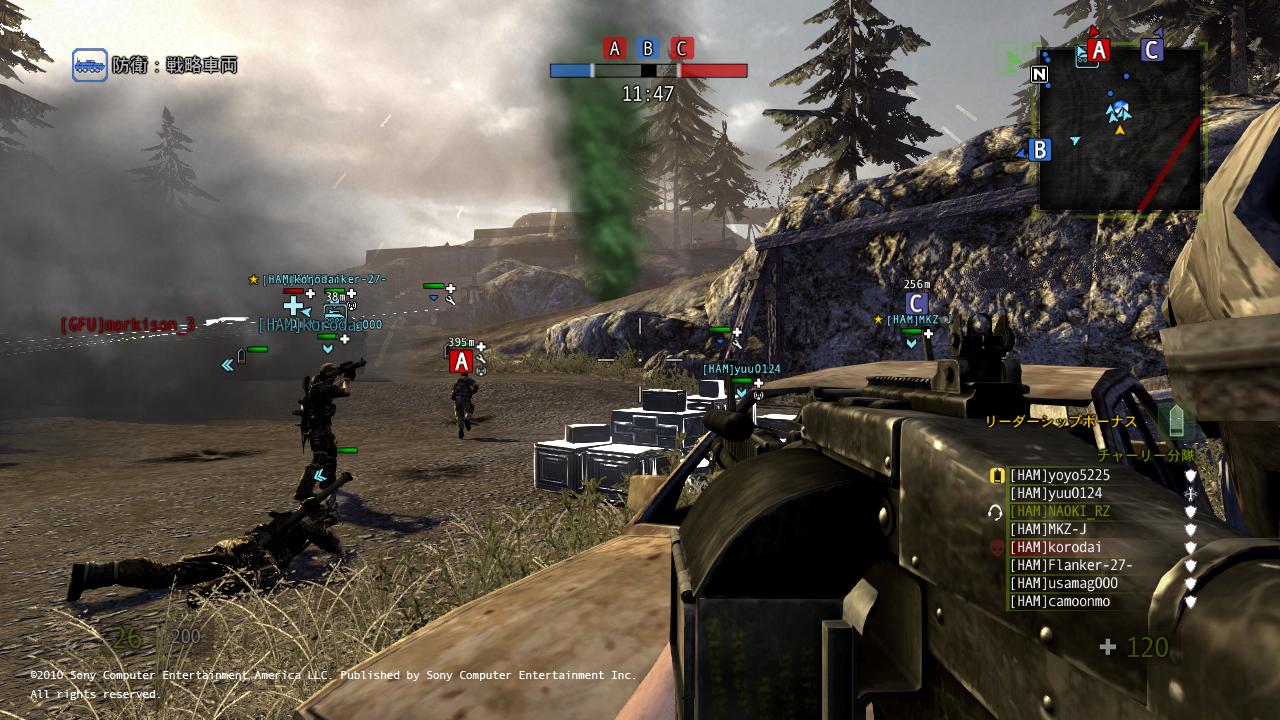Click the minimap's N compass indicator

tap(1040, 74)
